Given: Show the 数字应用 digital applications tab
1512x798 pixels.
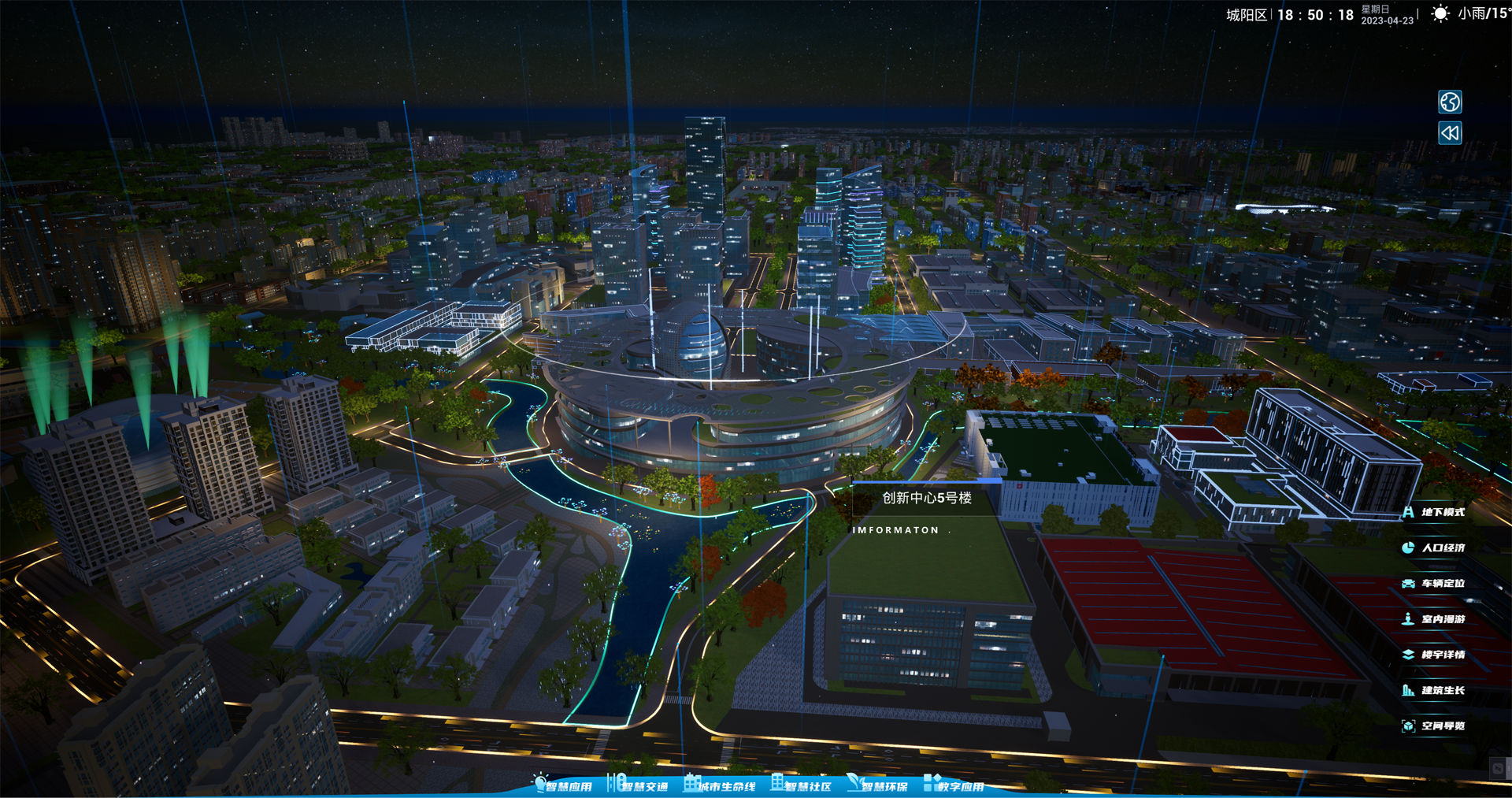Looking at the screenshot, I should [x=954, y=785].
